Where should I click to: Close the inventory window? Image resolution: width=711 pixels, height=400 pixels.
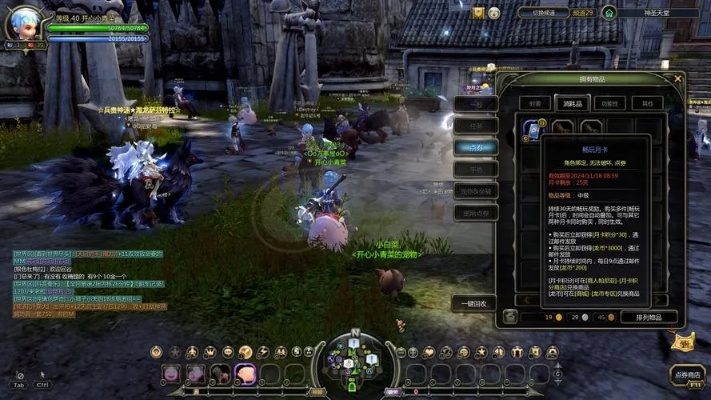pos(677,80)
